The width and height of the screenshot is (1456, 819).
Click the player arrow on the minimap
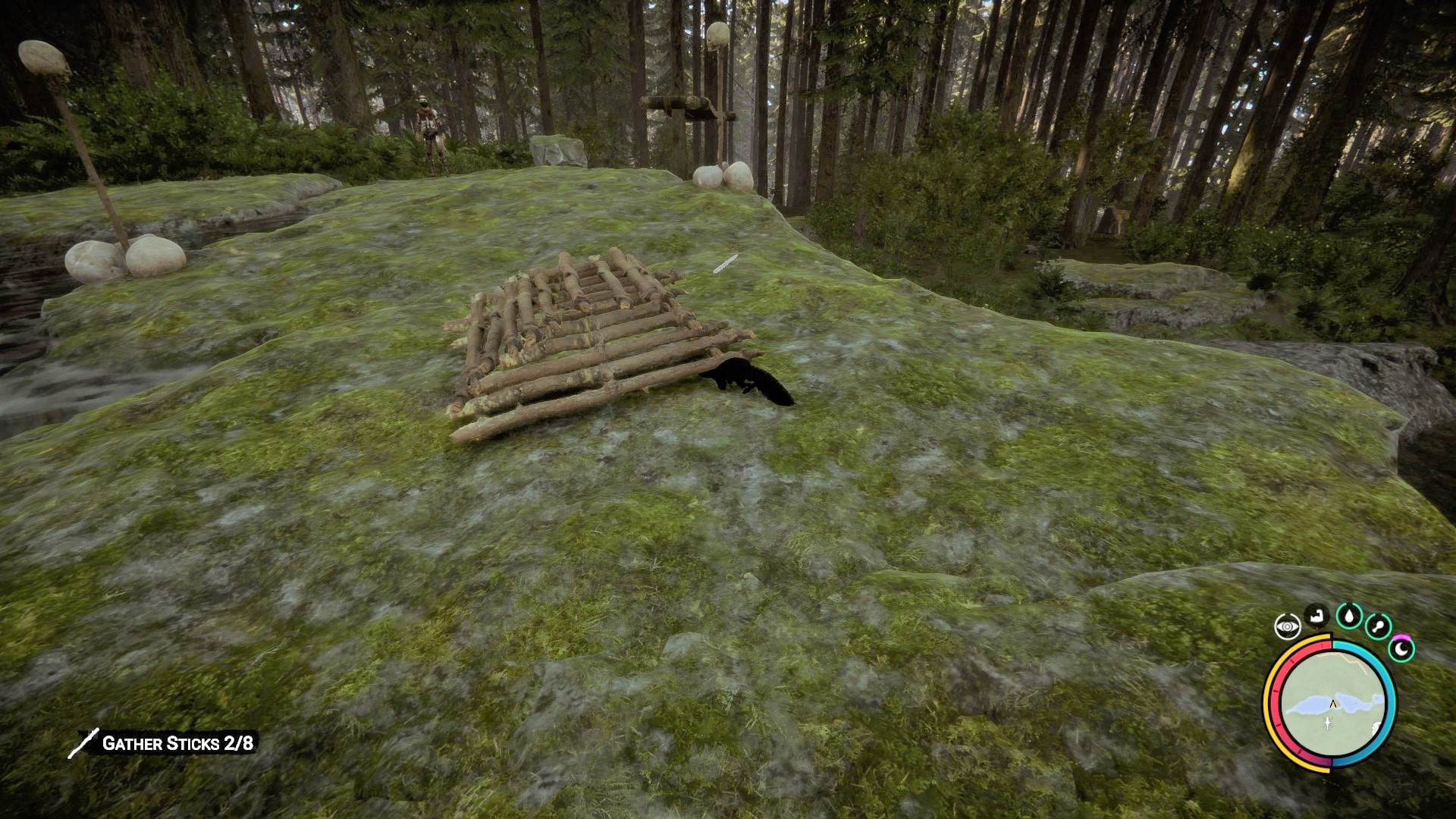pyautogui.click(x=1332, y=703)
